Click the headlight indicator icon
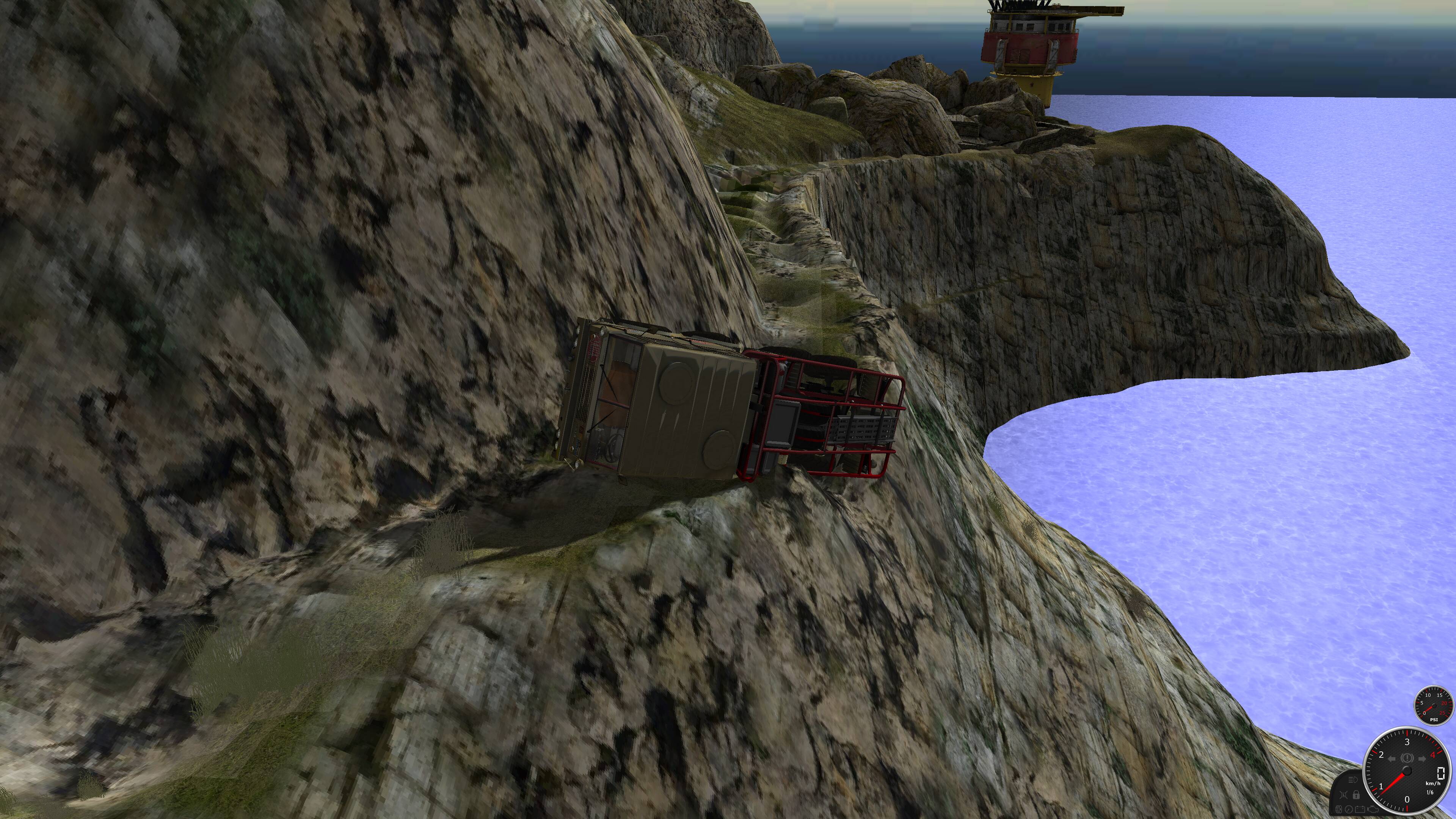Screen dimensions: 1456x819 click(1354, 780)
